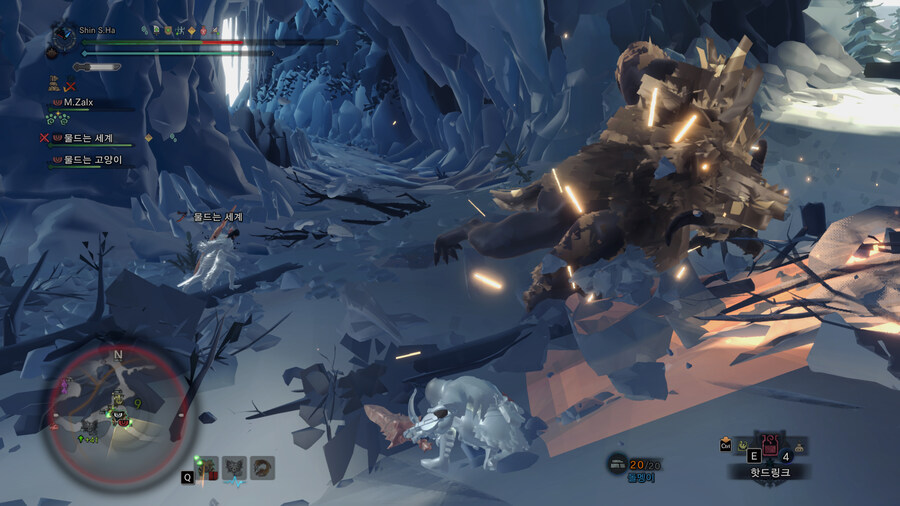Click the weapon sharpness gauge

(96, 66)
